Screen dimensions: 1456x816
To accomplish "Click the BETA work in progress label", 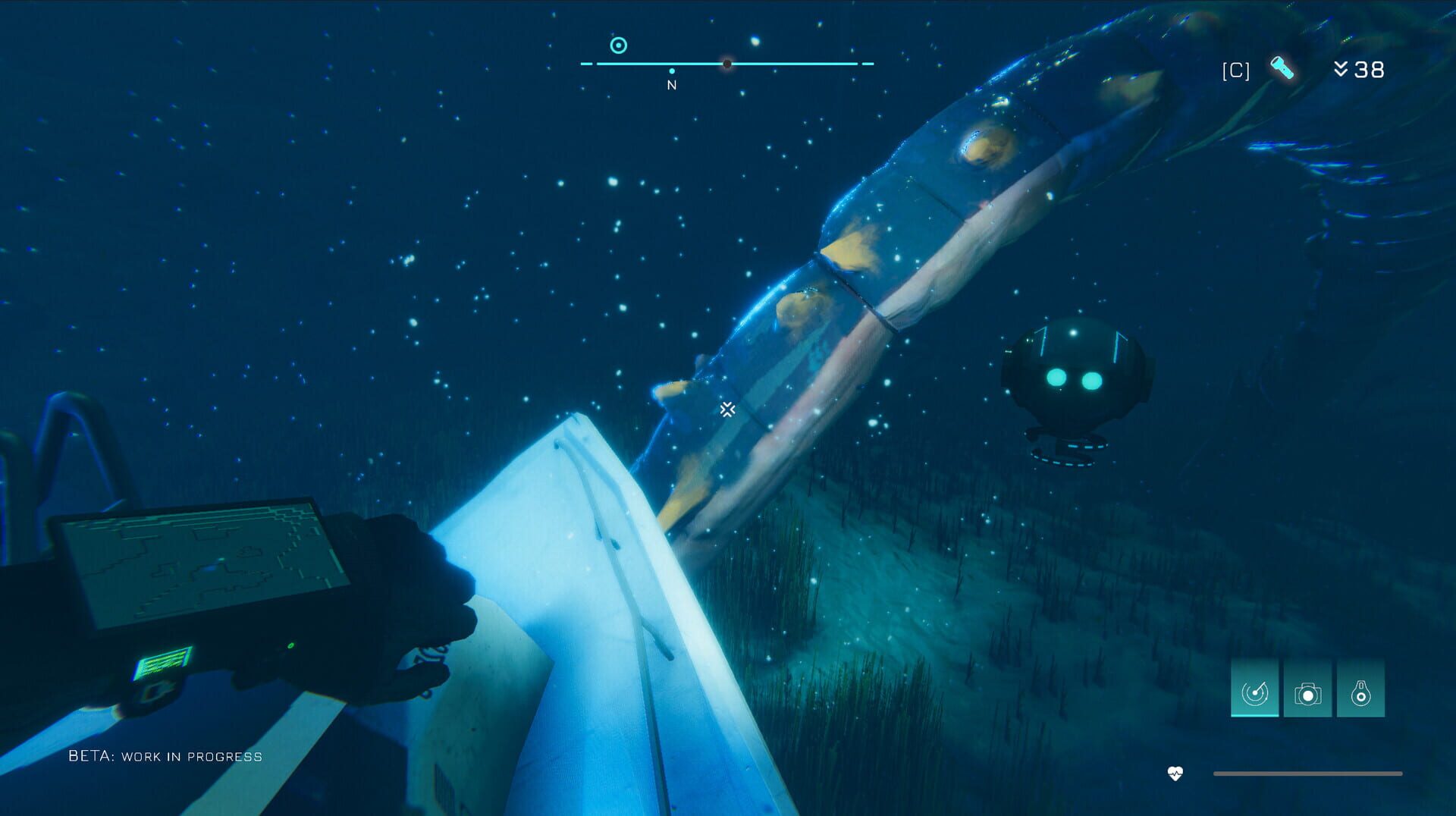I will [x=164, y=755].
